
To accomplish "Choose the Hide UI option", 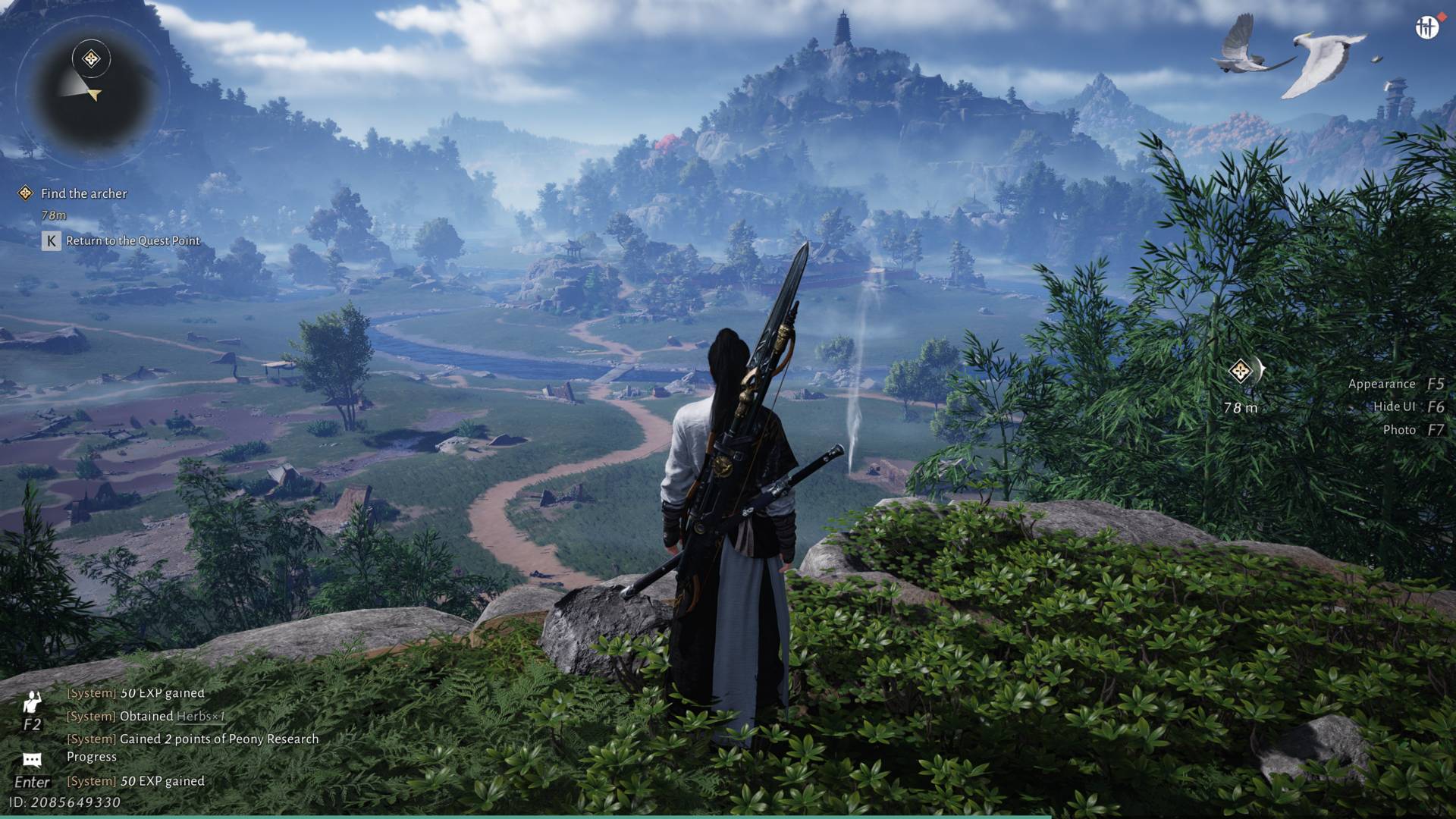I will 1394,407.
